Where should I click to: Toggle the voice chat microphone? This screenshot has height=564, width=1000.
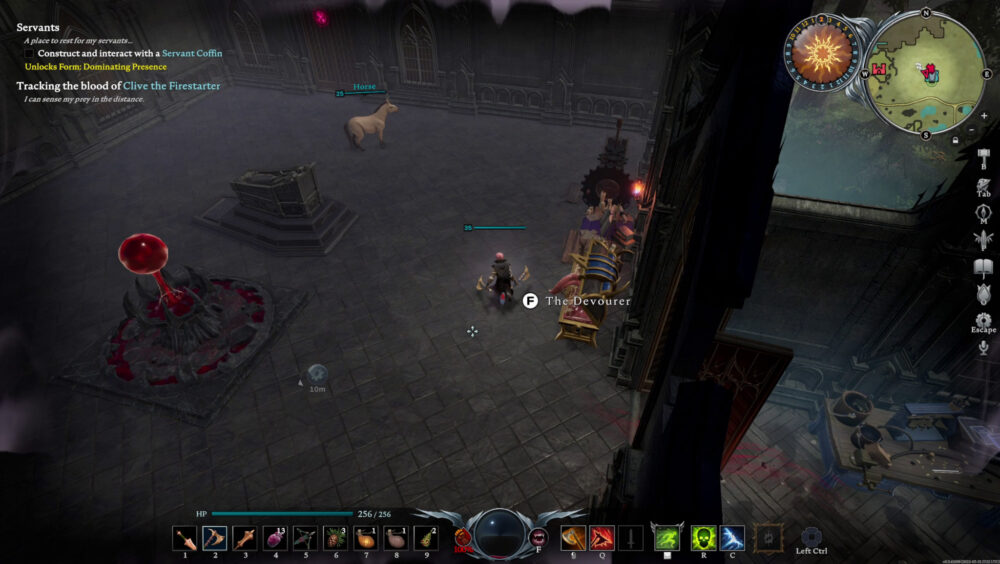(983, 347)
